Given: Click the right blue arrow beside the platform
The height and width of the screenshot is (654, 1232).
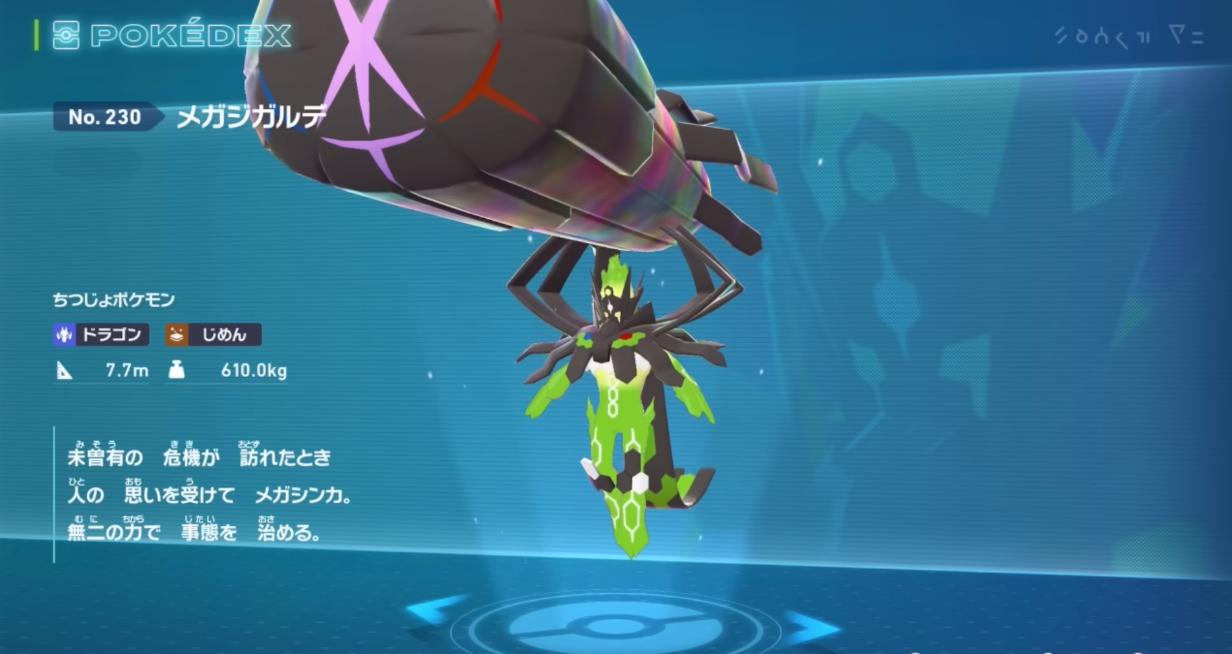Looking at the screenshot, I should [x=810, y=628].
